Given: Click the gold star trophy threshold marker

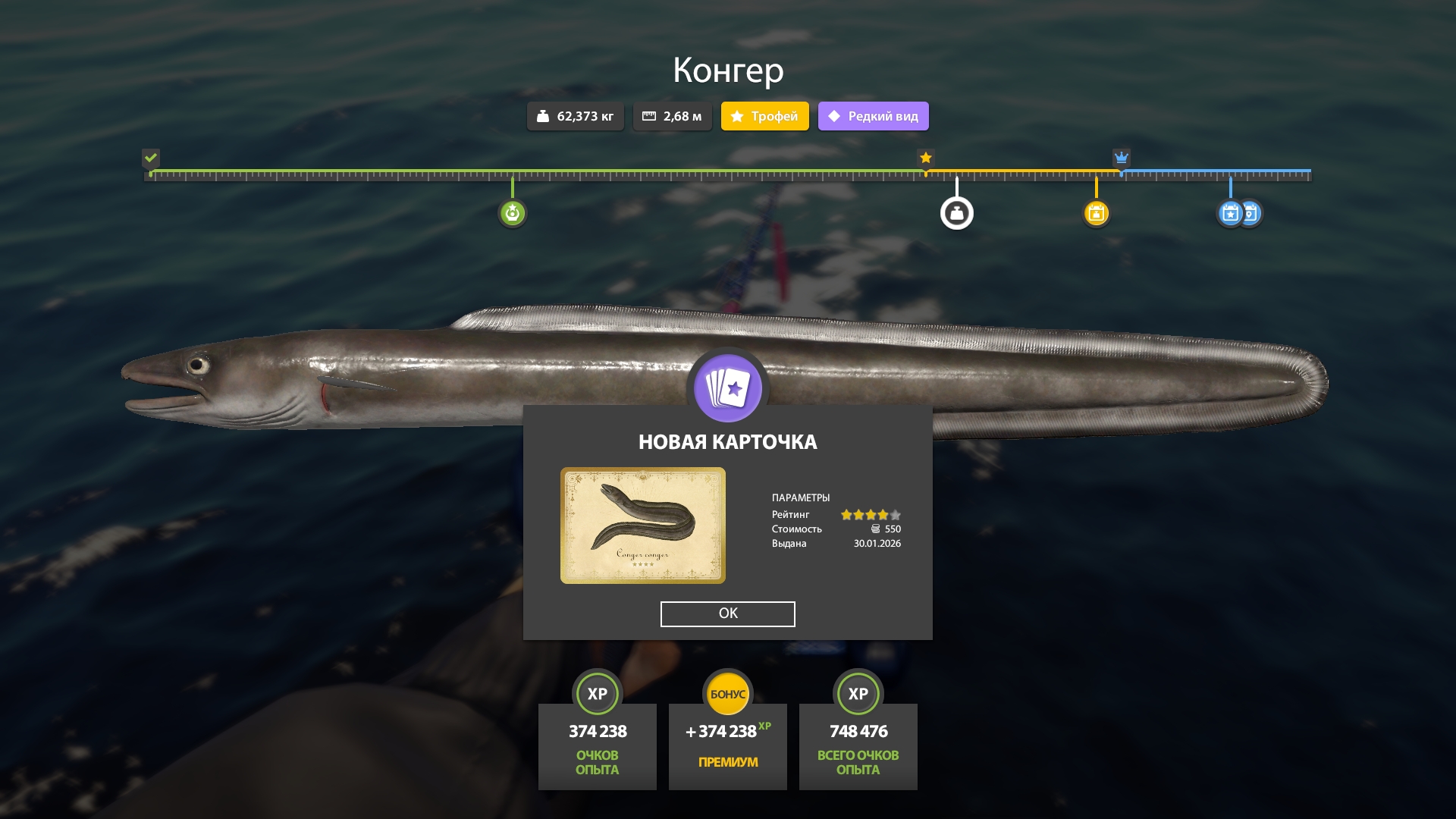Looking at the screenshot, I should (925, 158).
